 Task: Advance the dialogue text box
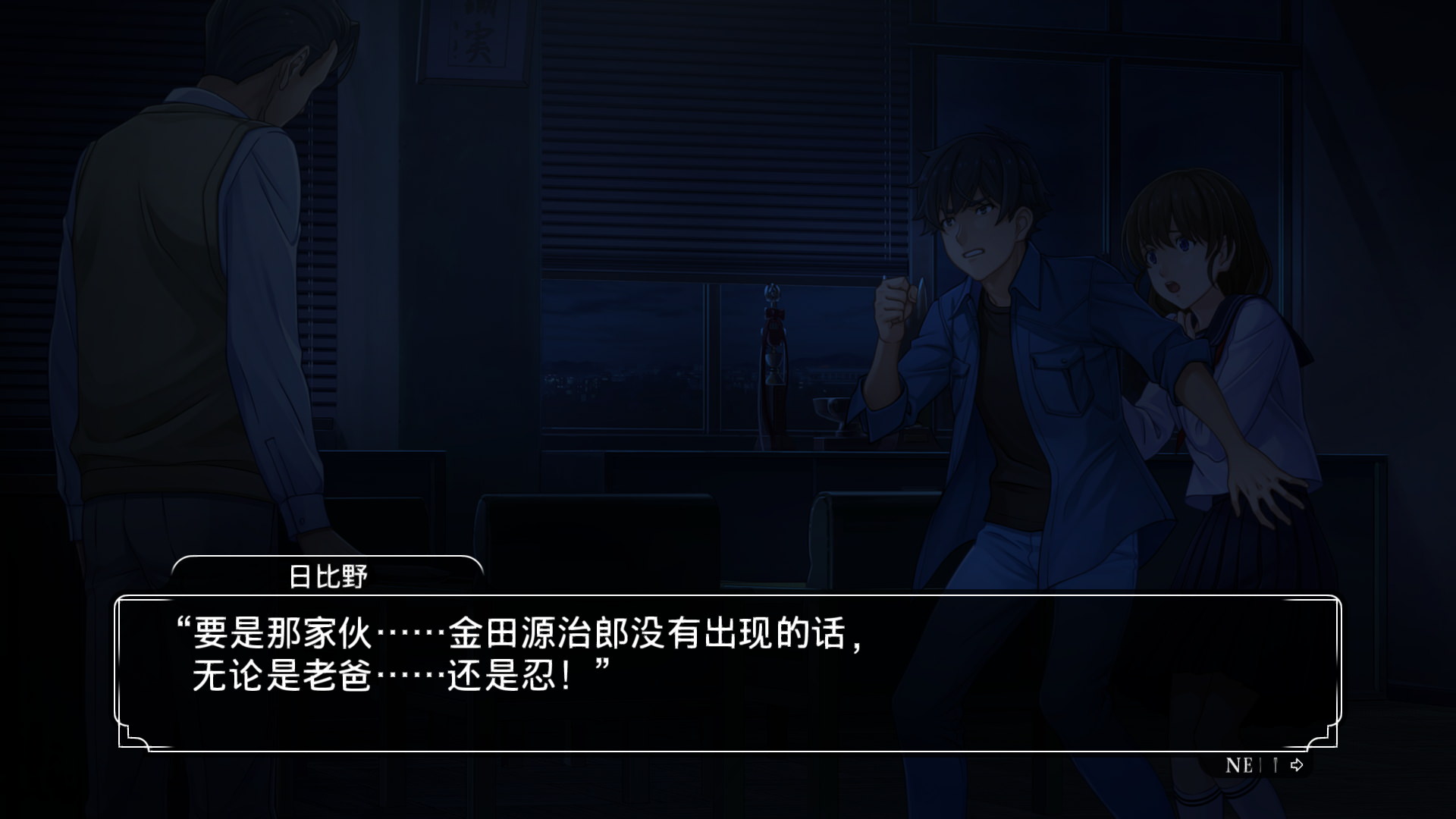pyautogui.click(x=726, y=673)
